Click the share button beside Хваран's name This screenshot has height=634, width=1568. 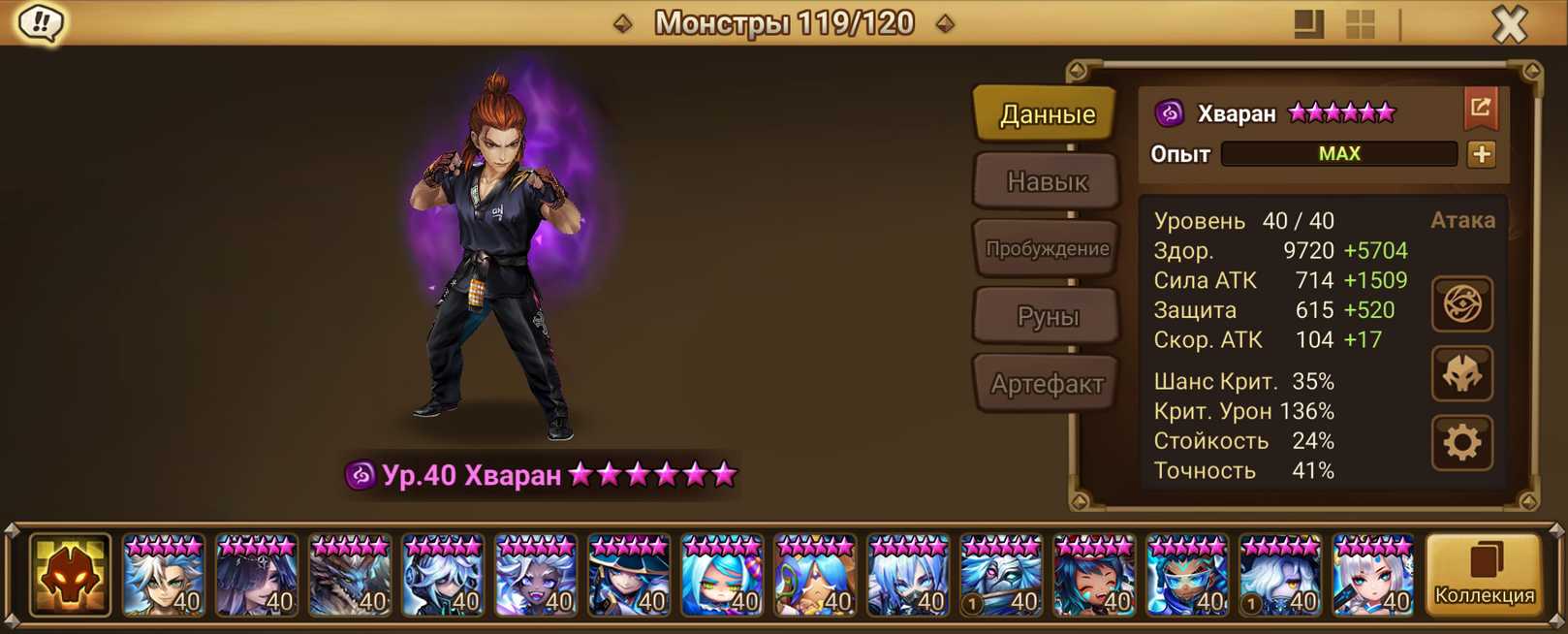click(x=1480, y=109)
